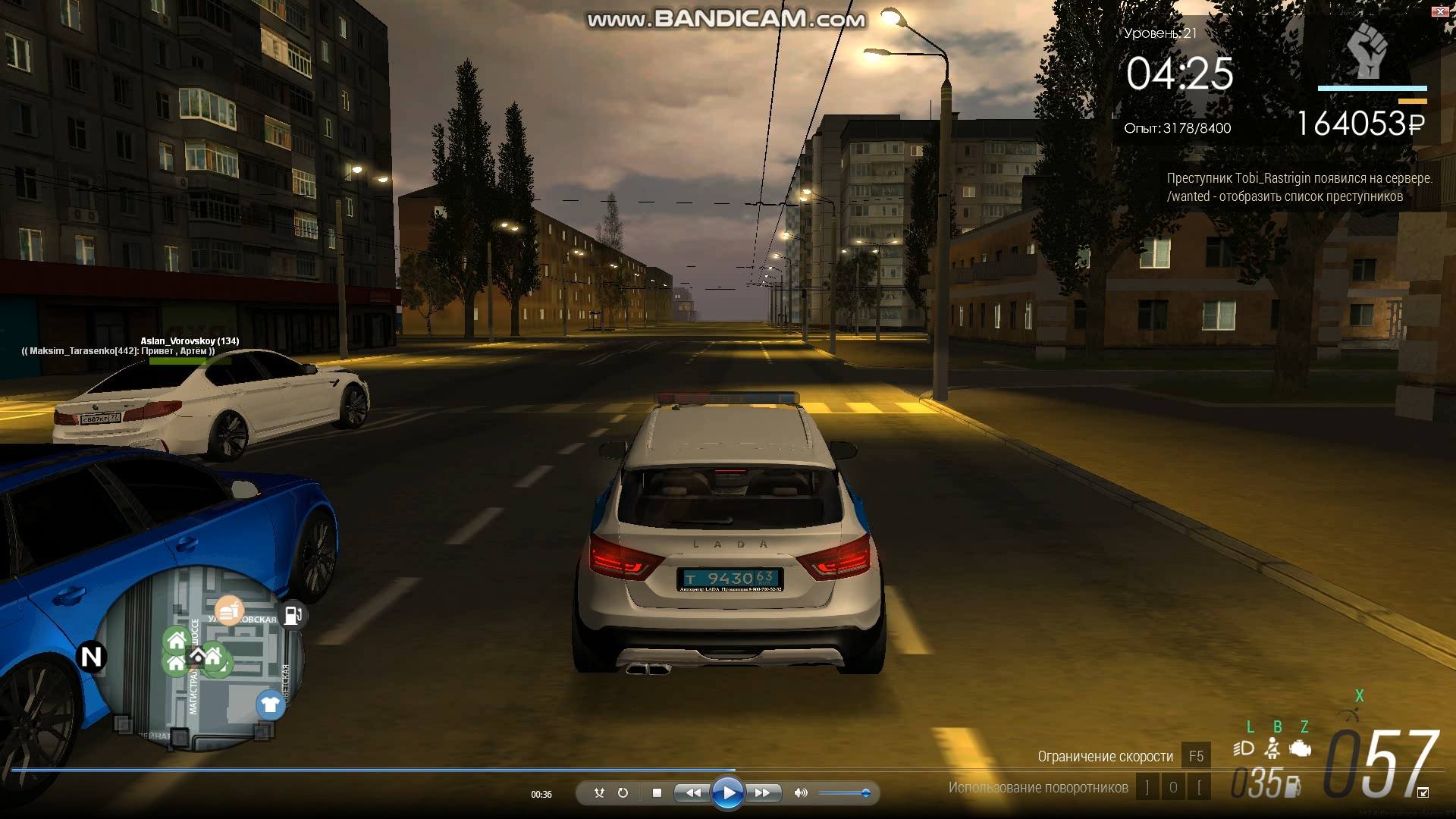Turn on repeat in the player
The image size is (1456, 819).
coord(623,793)
